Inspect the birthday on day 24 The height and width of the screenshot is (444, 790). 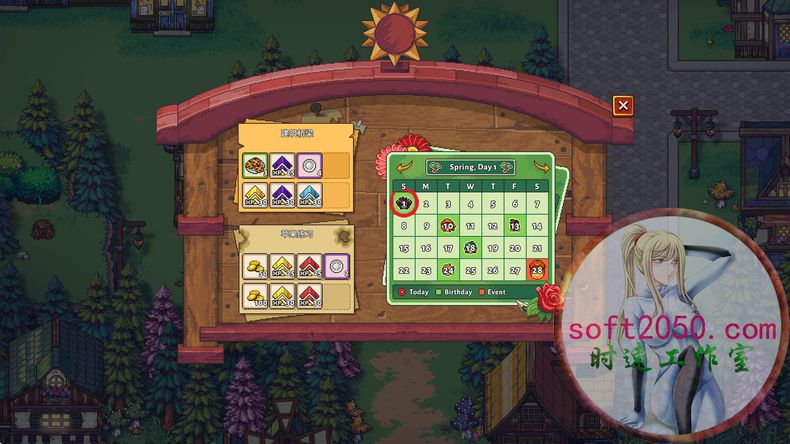448,270
